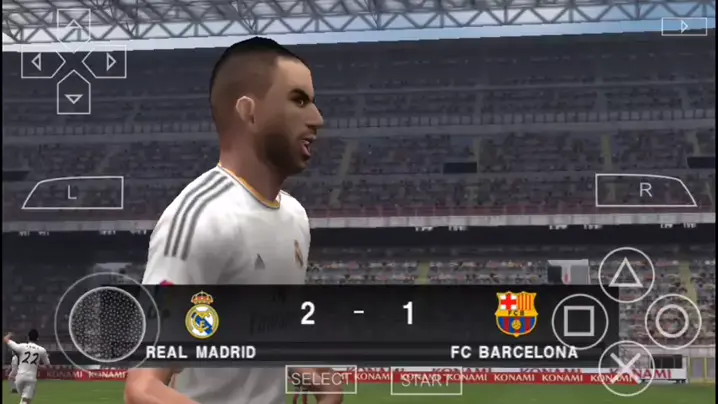Tap the square touch button

click(x=580, y=322)
